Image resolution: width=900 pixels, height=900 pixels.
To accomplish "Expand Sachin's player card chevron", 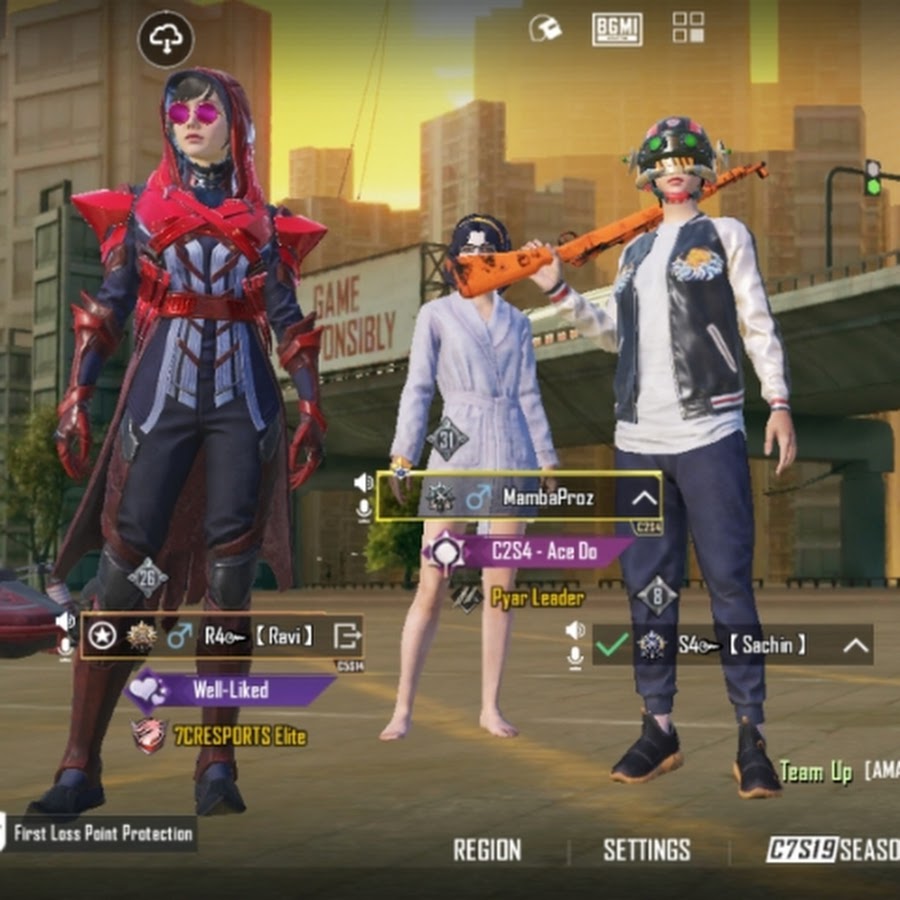I will point(855,645).
